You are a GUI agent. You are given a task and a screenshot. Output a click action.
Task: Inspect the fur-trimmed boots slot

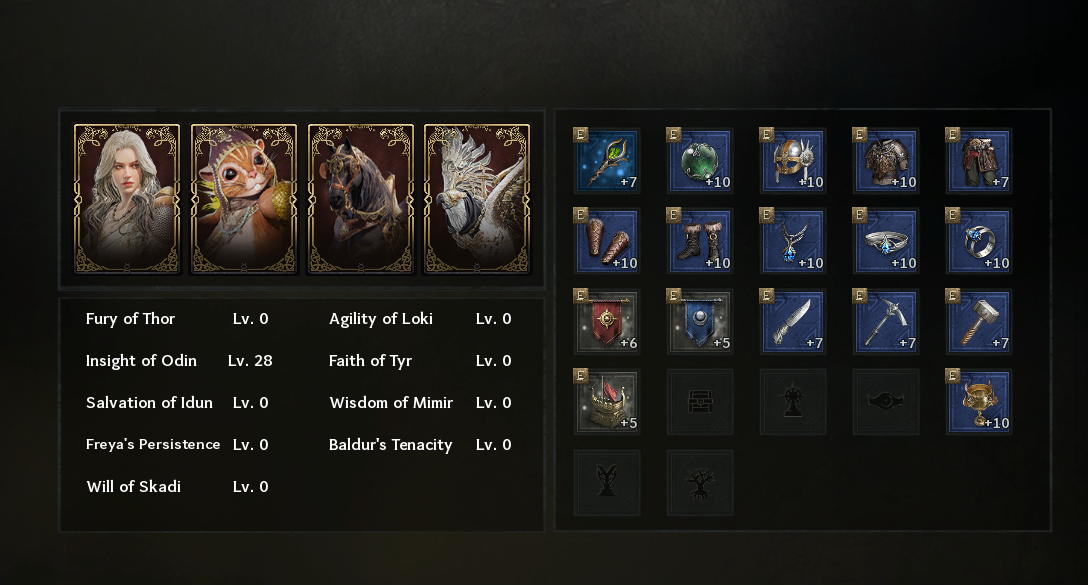click(700, 241)
